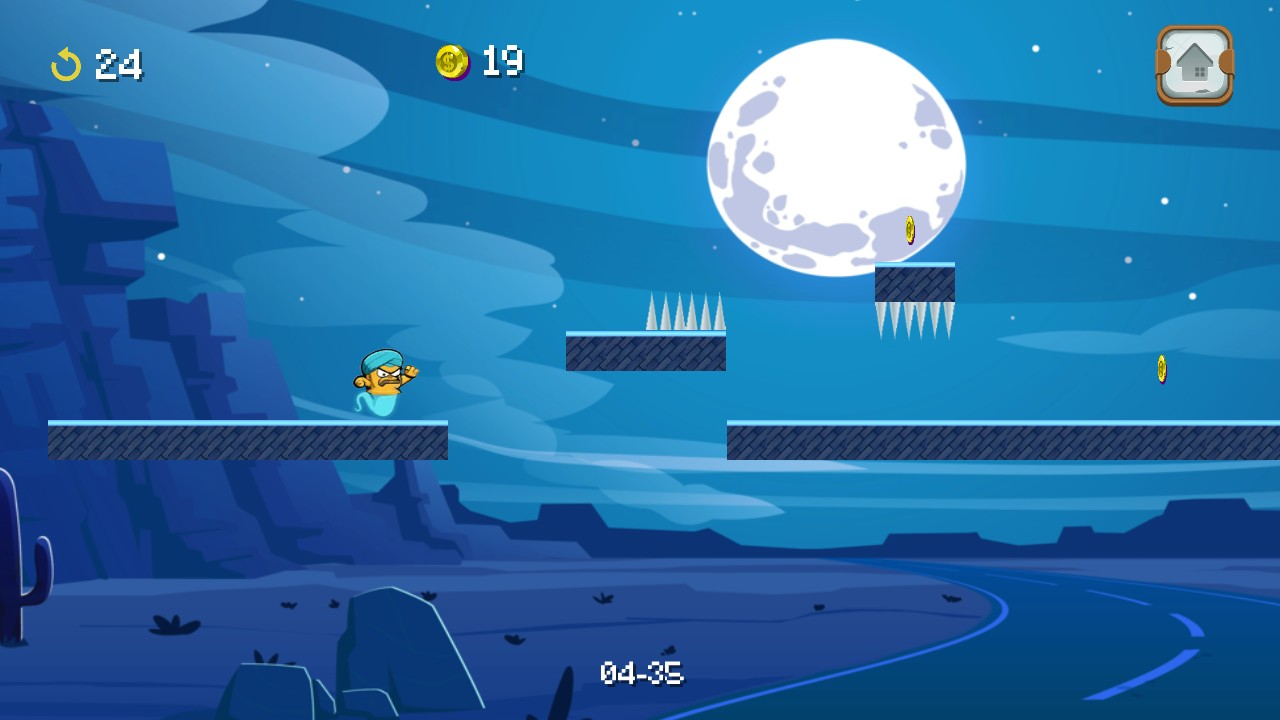Click the long platform under the genie
The height and width of the screenshot is (720, 1280).
tap(248, 440)
